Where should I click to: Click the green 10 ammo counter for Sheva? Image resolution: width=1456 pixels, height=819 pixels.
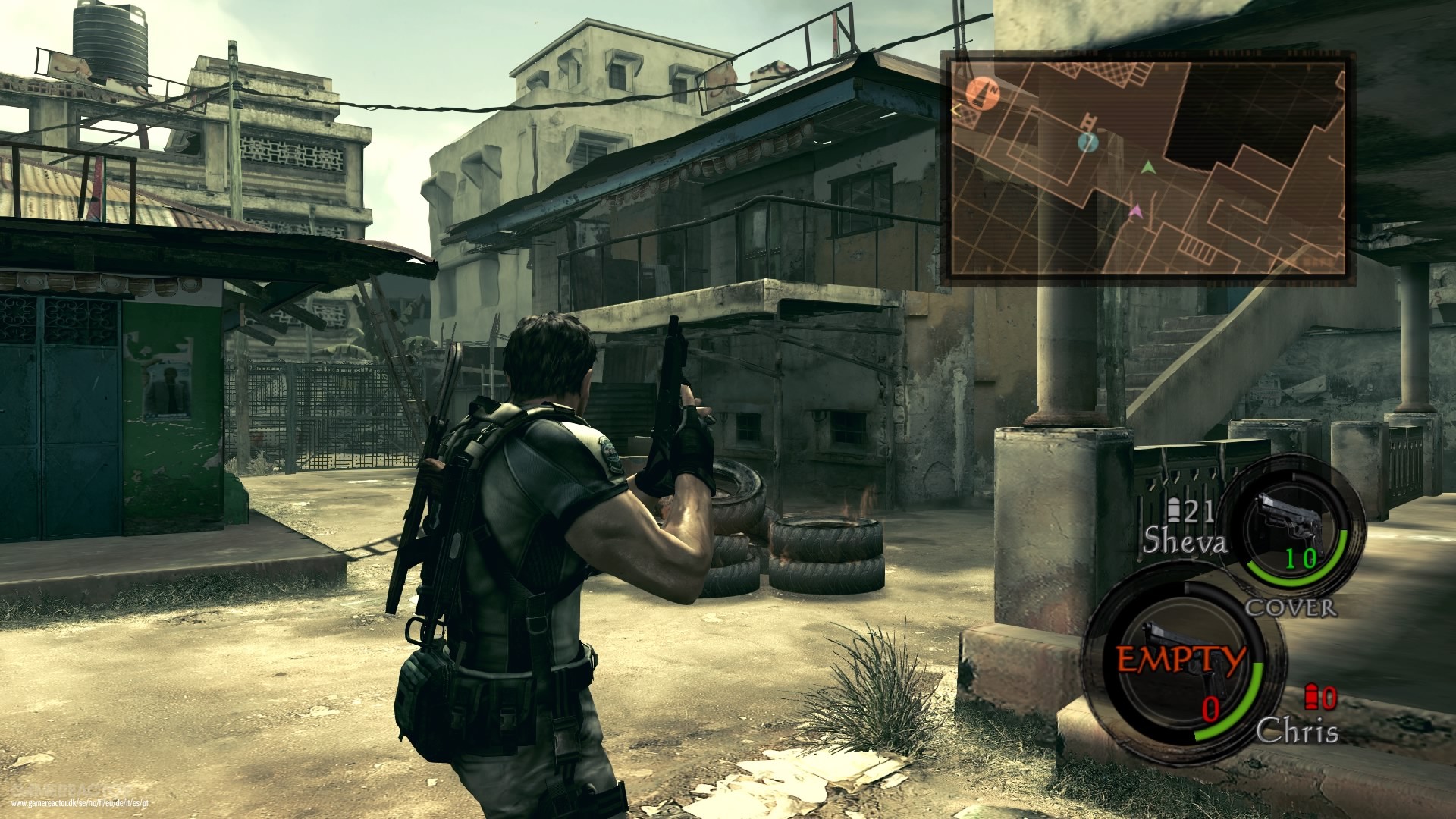point(1301,557)
